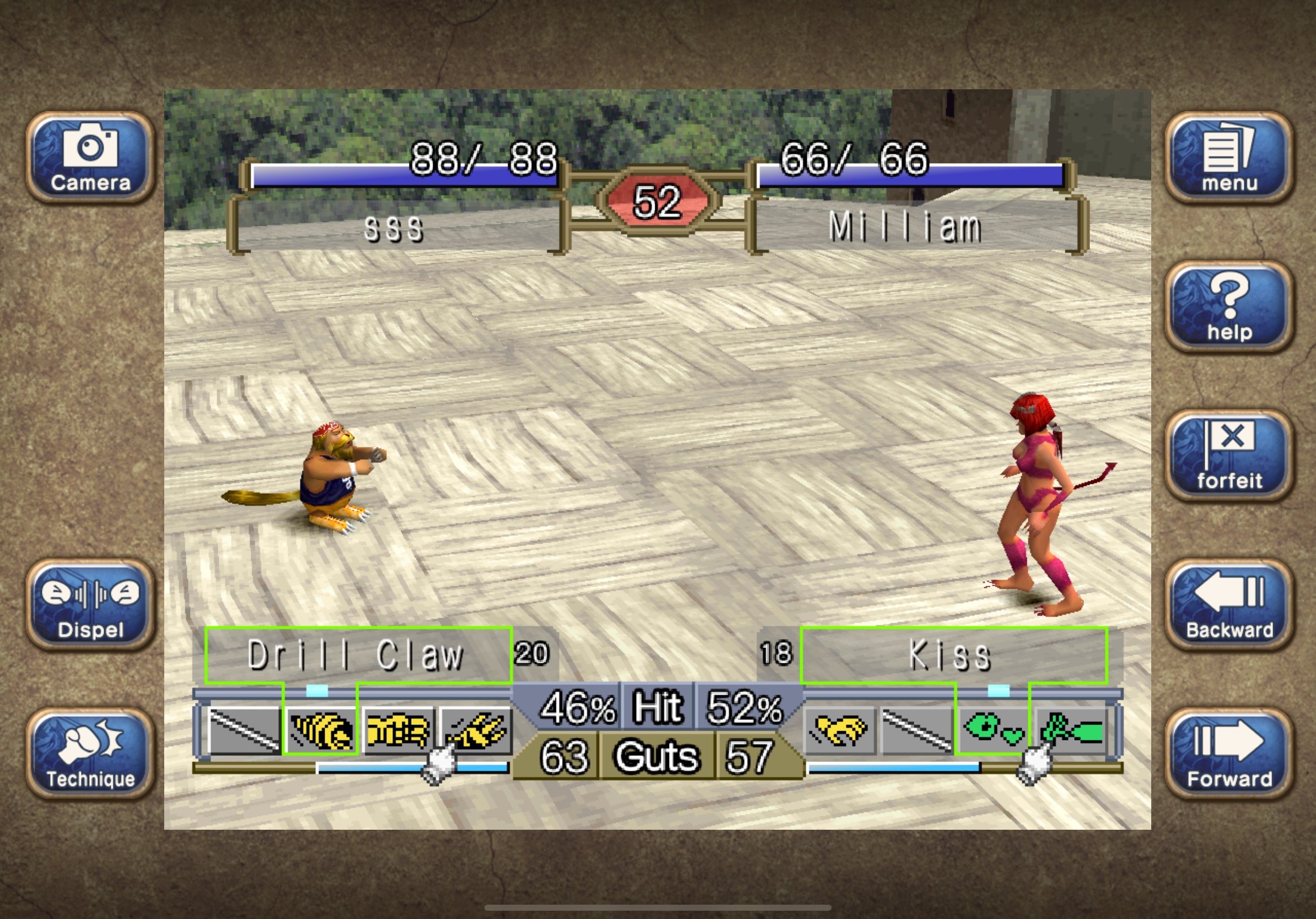Move monster Forward
This screenshot has height=919, width=1316.
coord(1229,753)
